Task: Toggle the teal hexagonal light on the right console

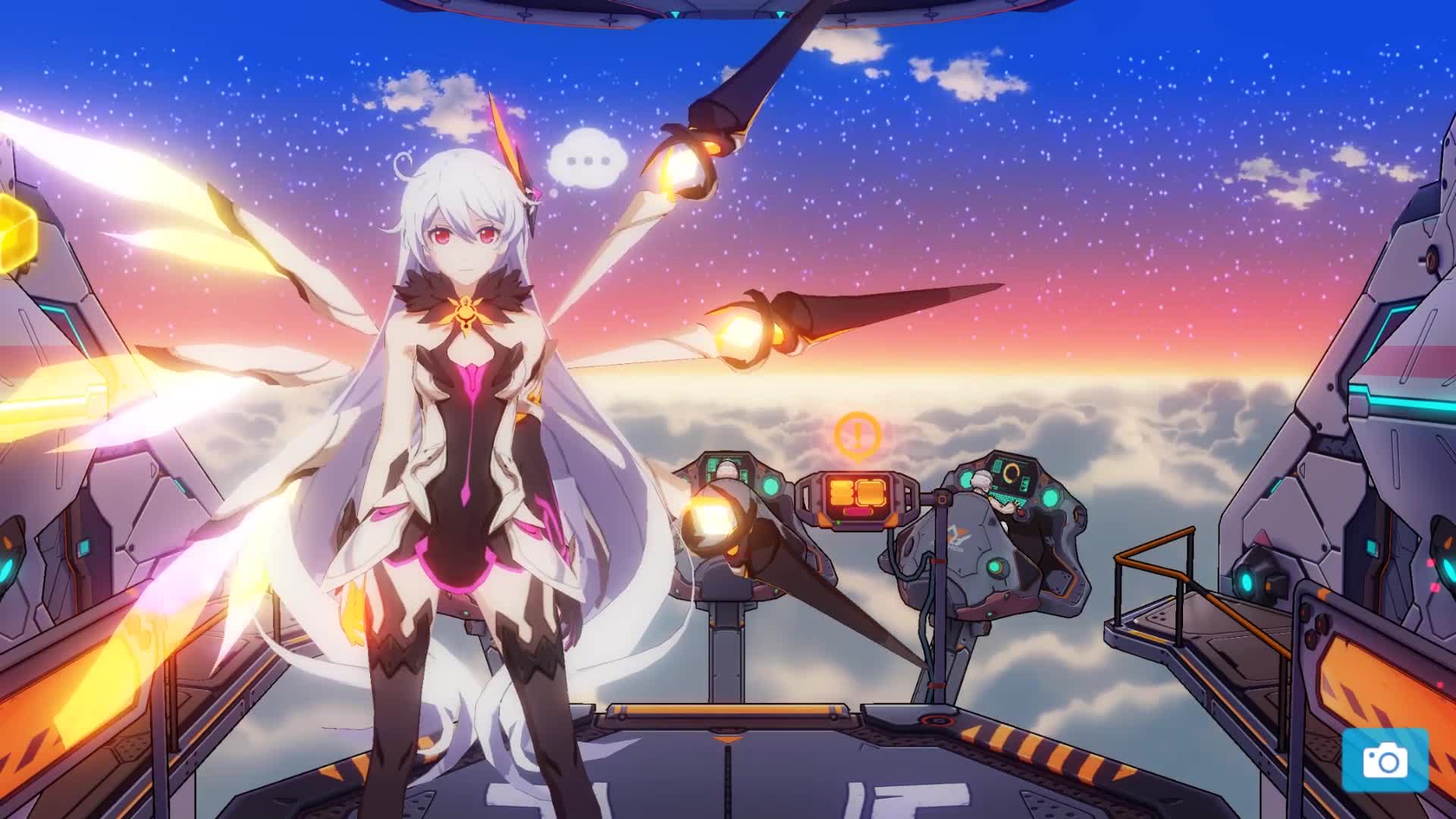Action: (x=1052, y=496)
